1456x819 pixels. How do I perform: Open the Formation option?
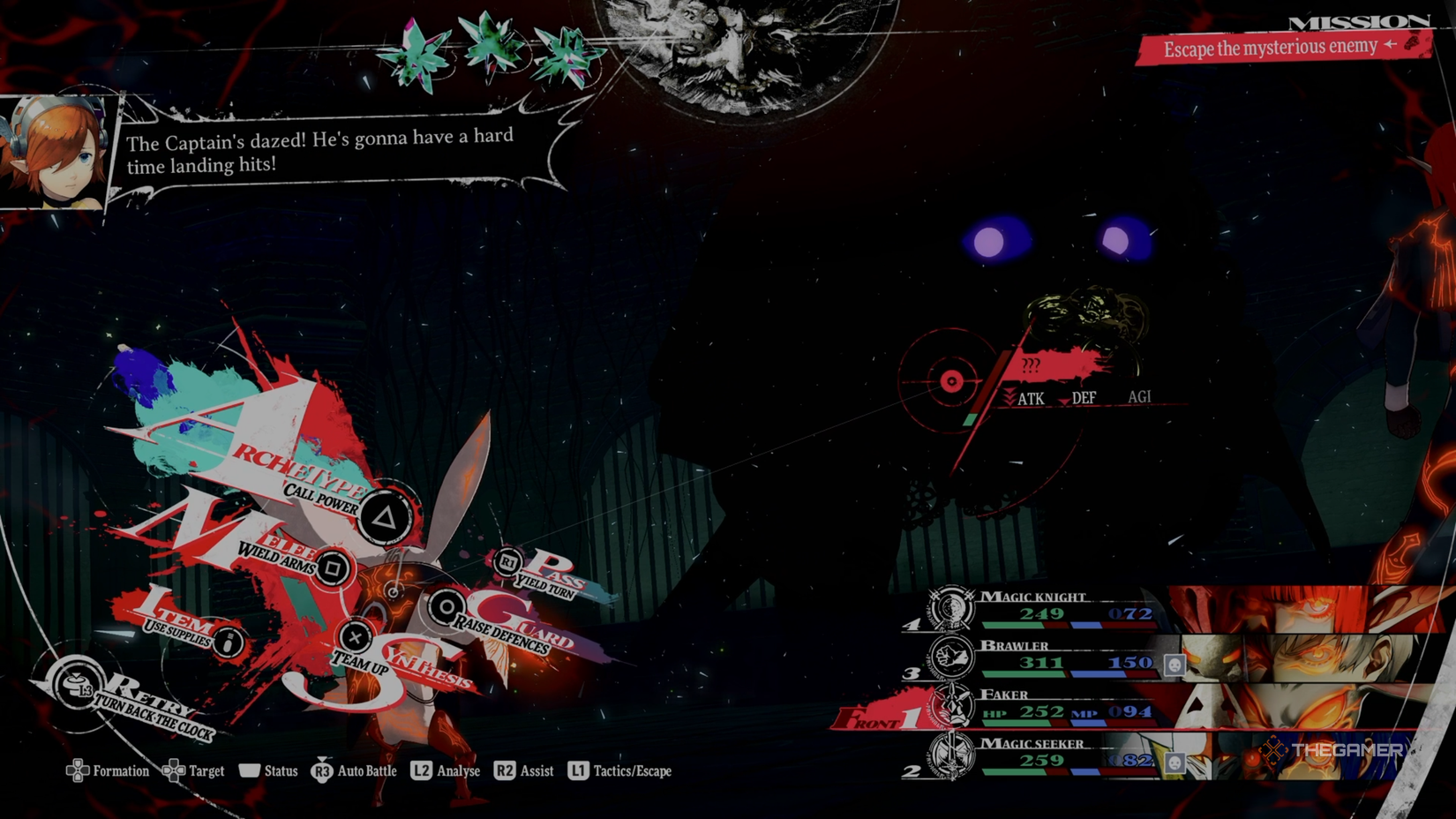[x=108, y=771]
